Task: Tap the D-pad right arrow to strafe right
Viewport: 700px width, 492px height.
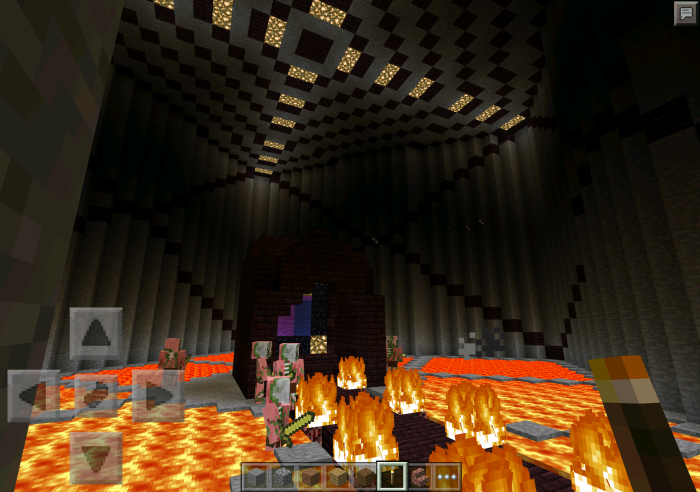Action: pos(158,395)
